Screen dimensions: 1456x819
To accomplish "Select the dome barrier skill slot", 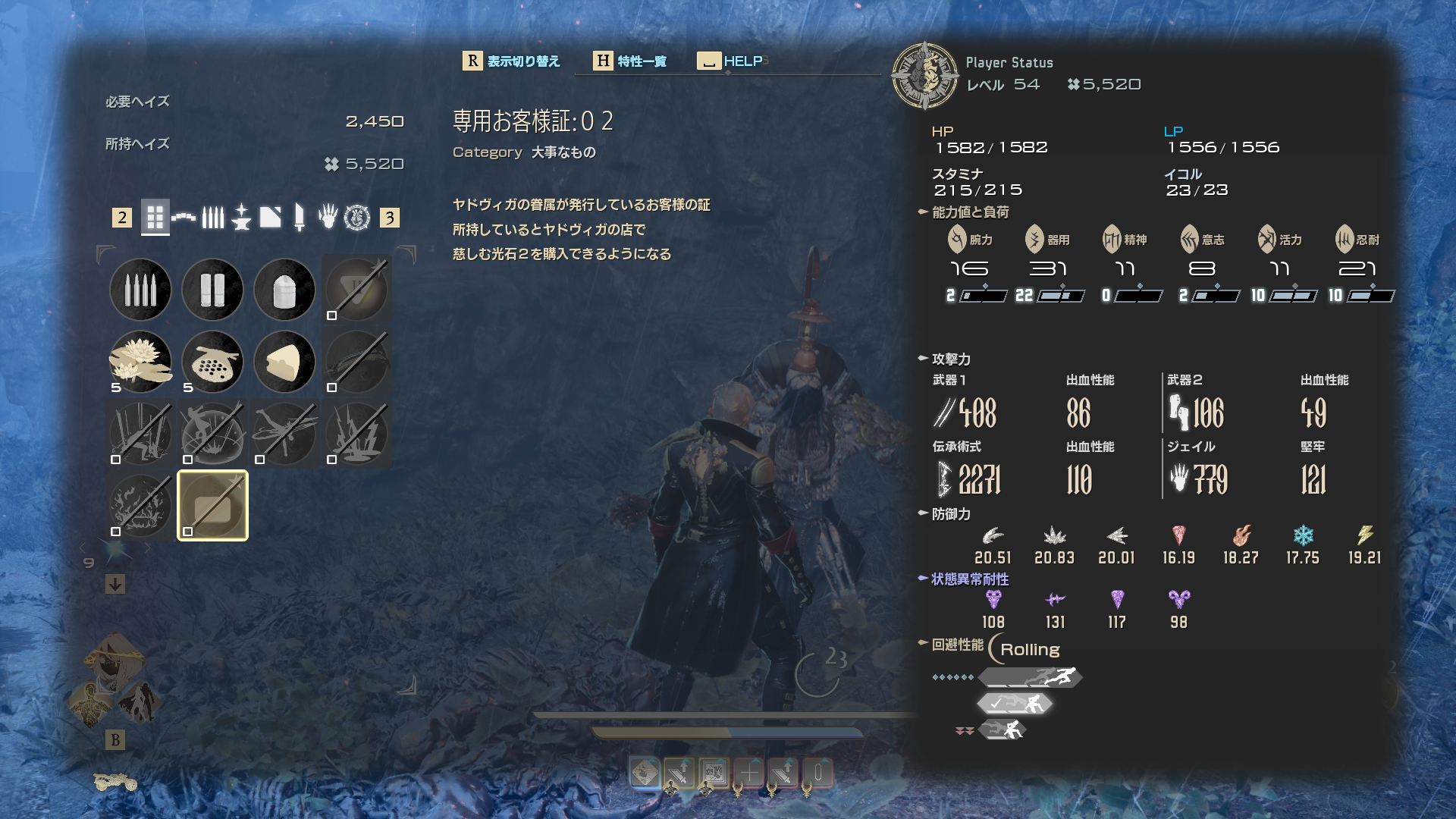I will [x=212, y=434].
